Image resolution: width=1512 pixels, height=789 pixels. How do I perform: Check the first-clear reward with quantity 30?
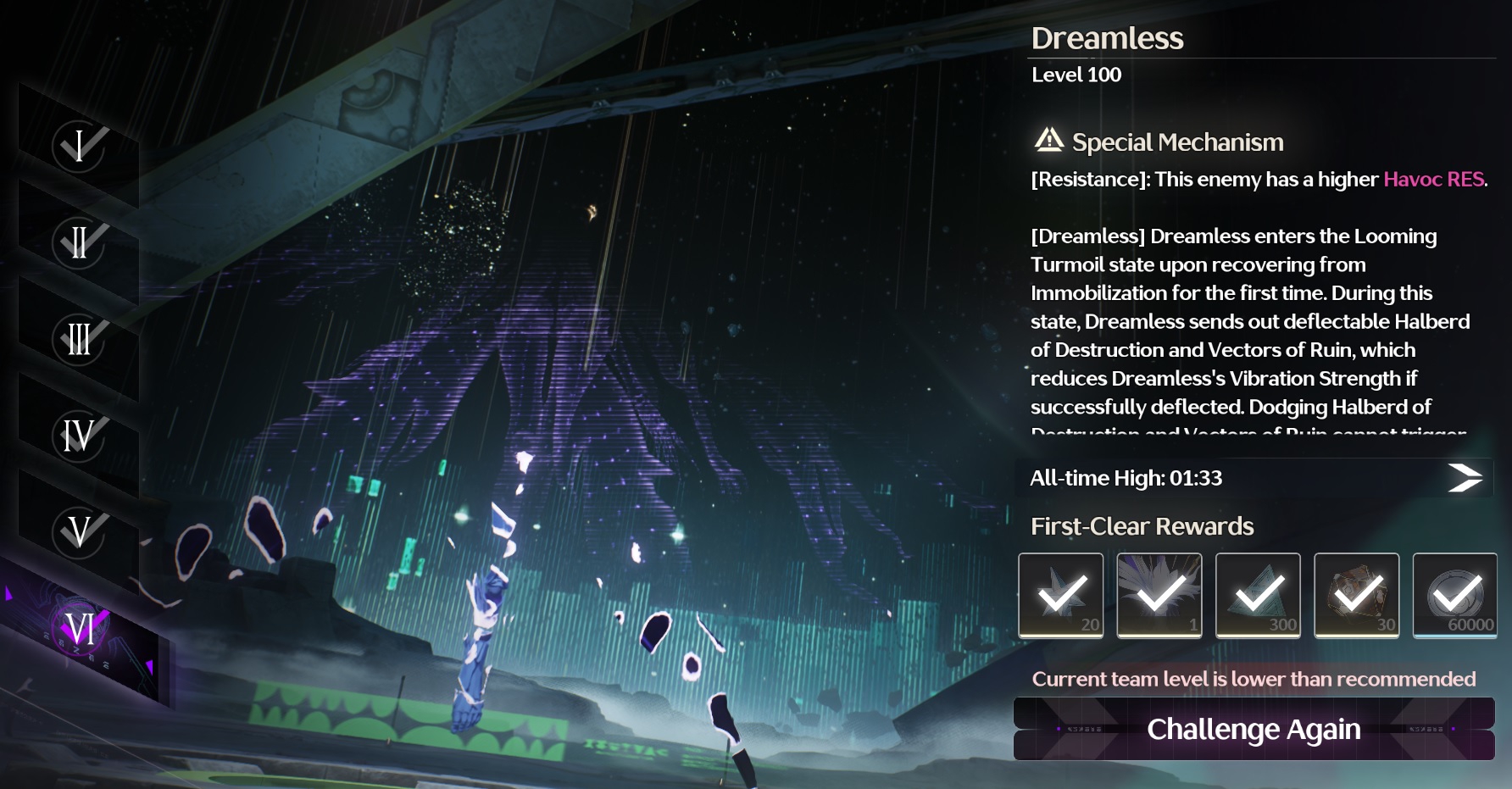tap(1356, 595)
